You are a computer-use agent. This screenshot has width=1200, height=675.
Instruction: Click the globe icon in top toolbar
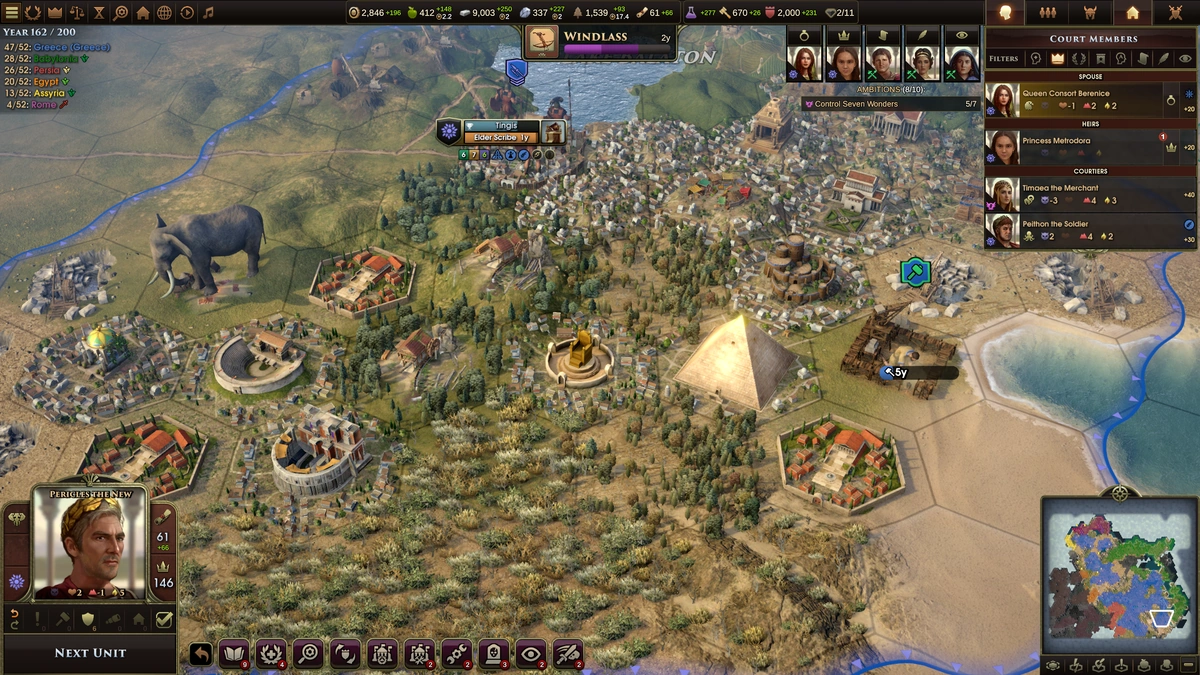[164, 13]
